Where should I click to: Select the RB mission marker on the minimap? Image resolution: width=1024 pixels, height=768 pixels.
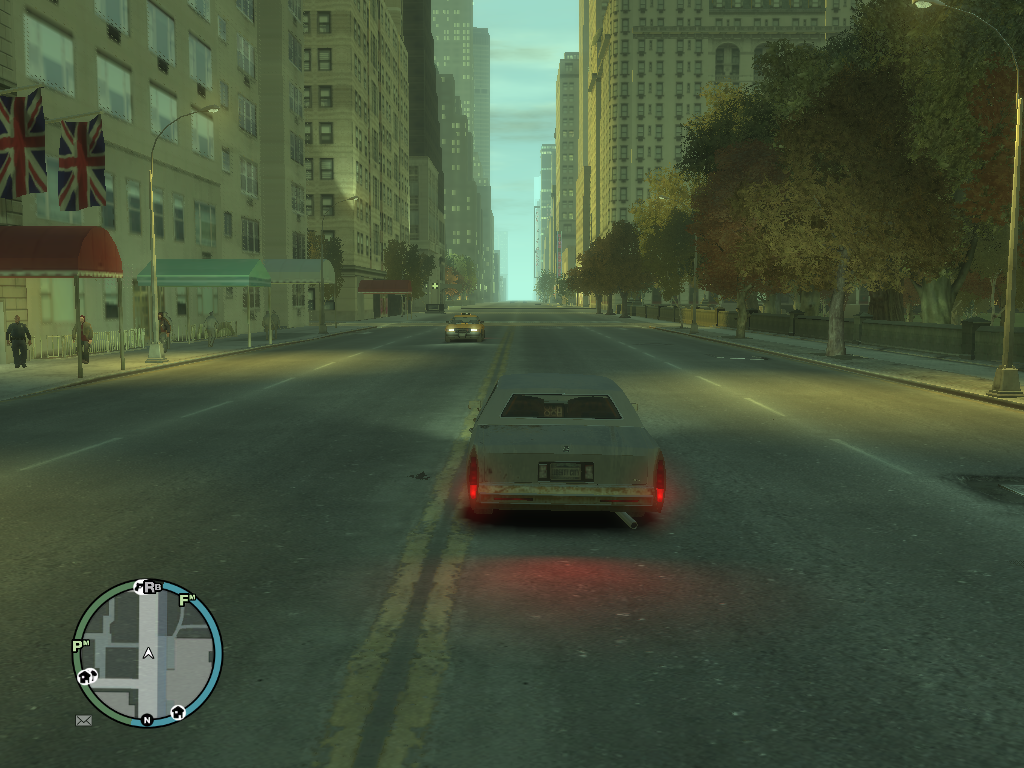[152, 587]
